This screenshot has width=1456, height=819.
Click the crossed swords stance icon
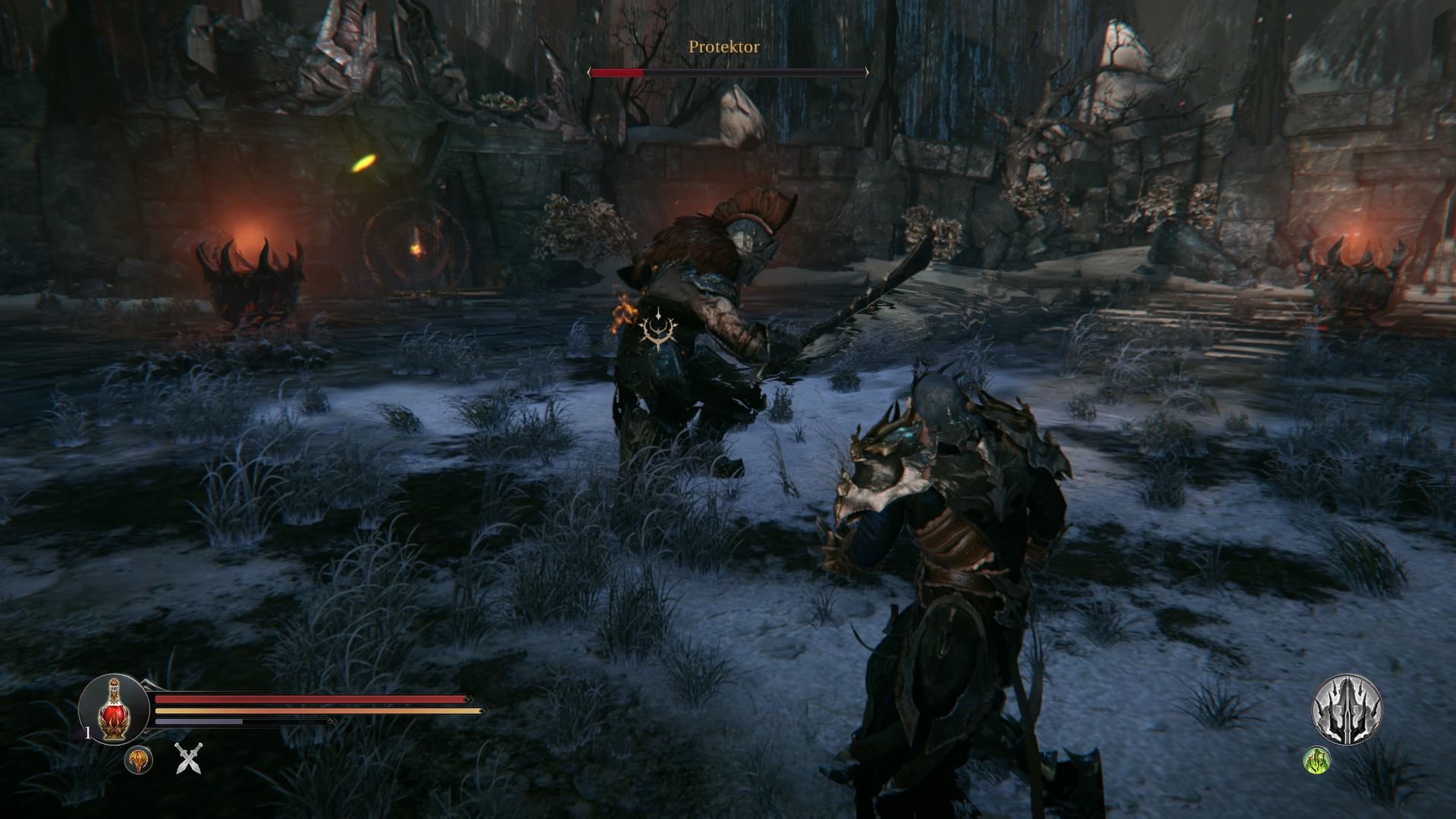[189, 758]
